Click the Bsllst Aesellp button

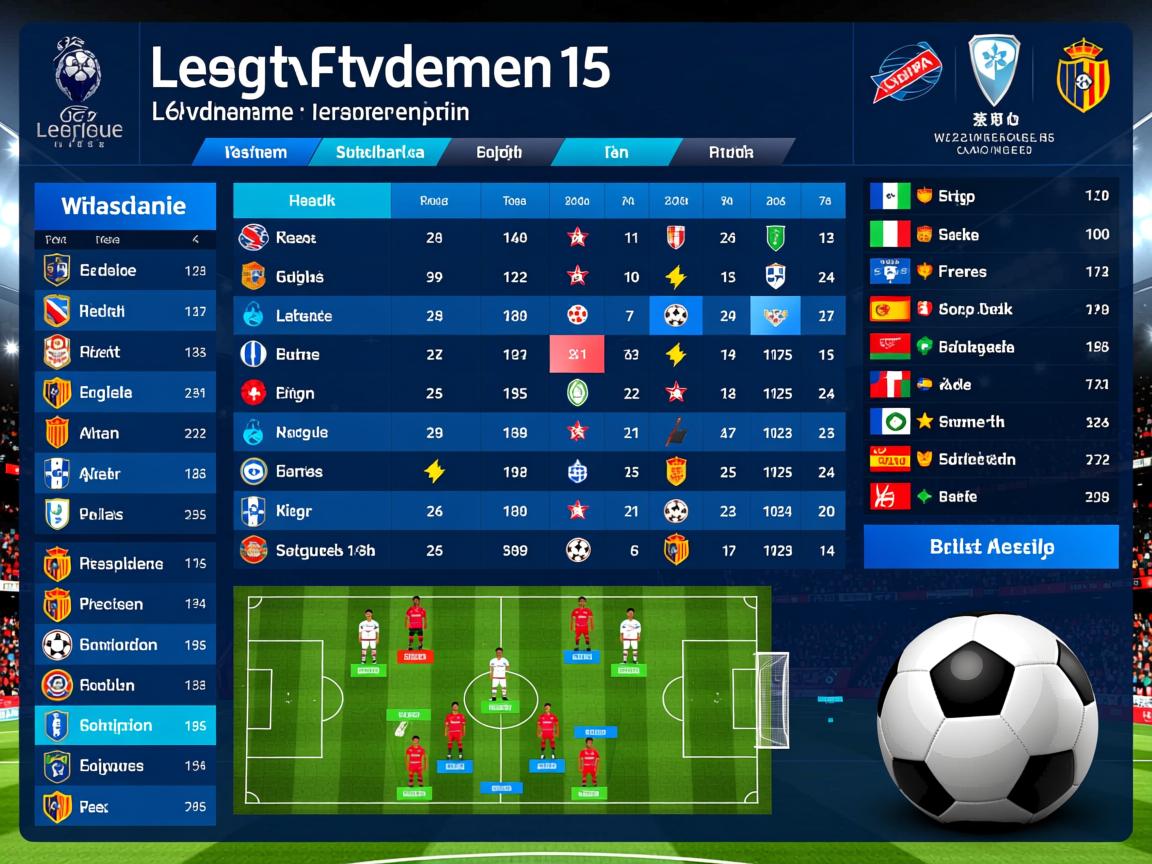(x=990, y=547)
